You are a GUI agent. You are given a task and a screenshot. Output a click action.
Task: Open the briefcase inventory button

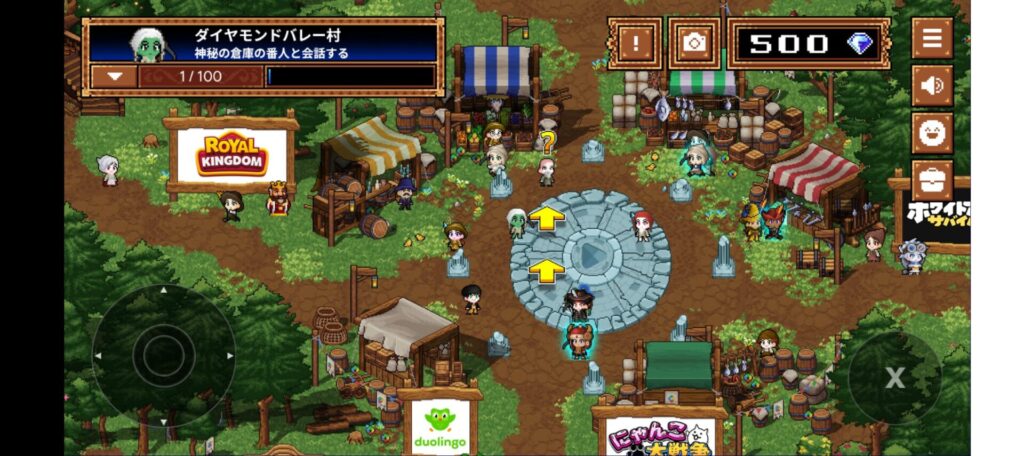(x=931, y=180)
